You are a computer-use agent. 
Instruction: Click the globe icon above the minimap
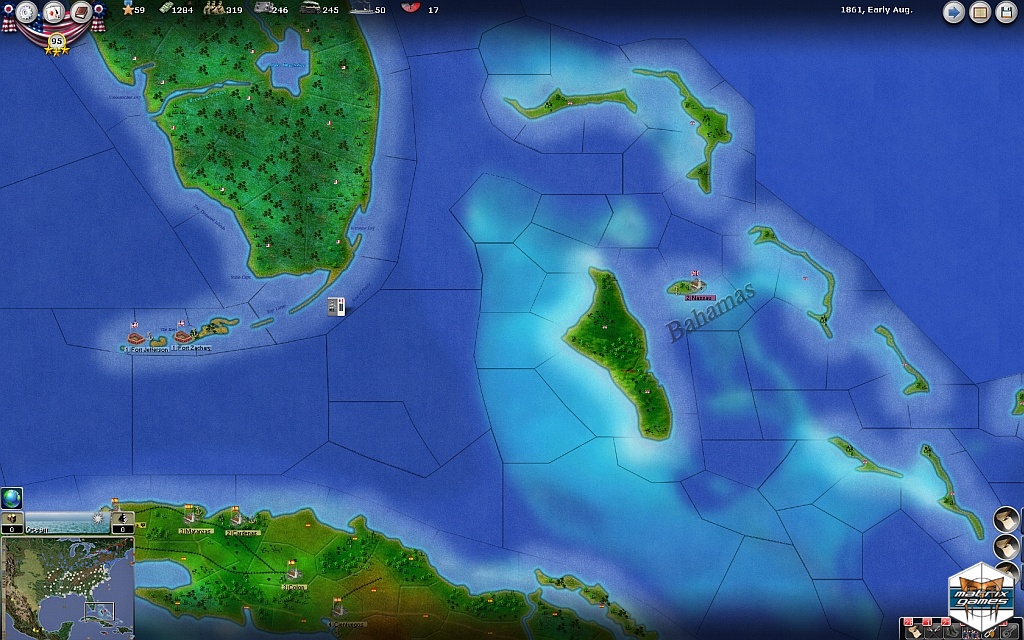pos(12,498)
